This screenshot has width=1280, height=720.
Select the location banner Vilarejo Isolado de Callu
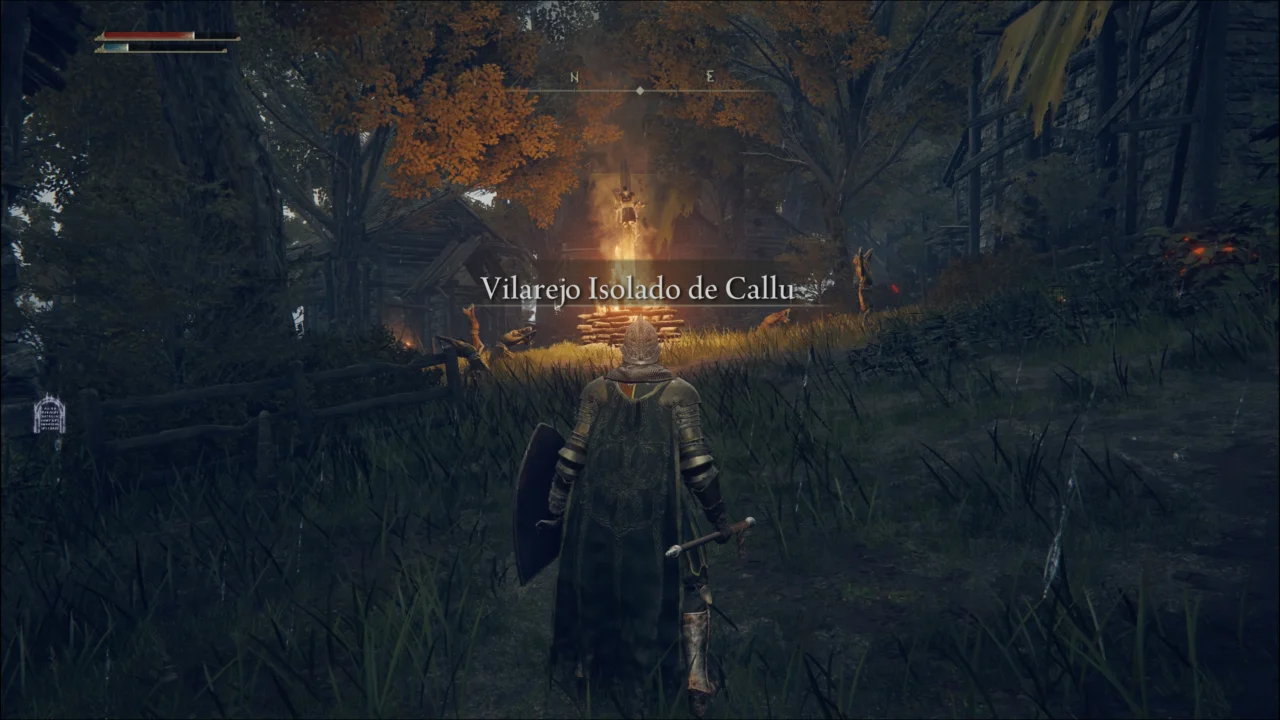637,289
